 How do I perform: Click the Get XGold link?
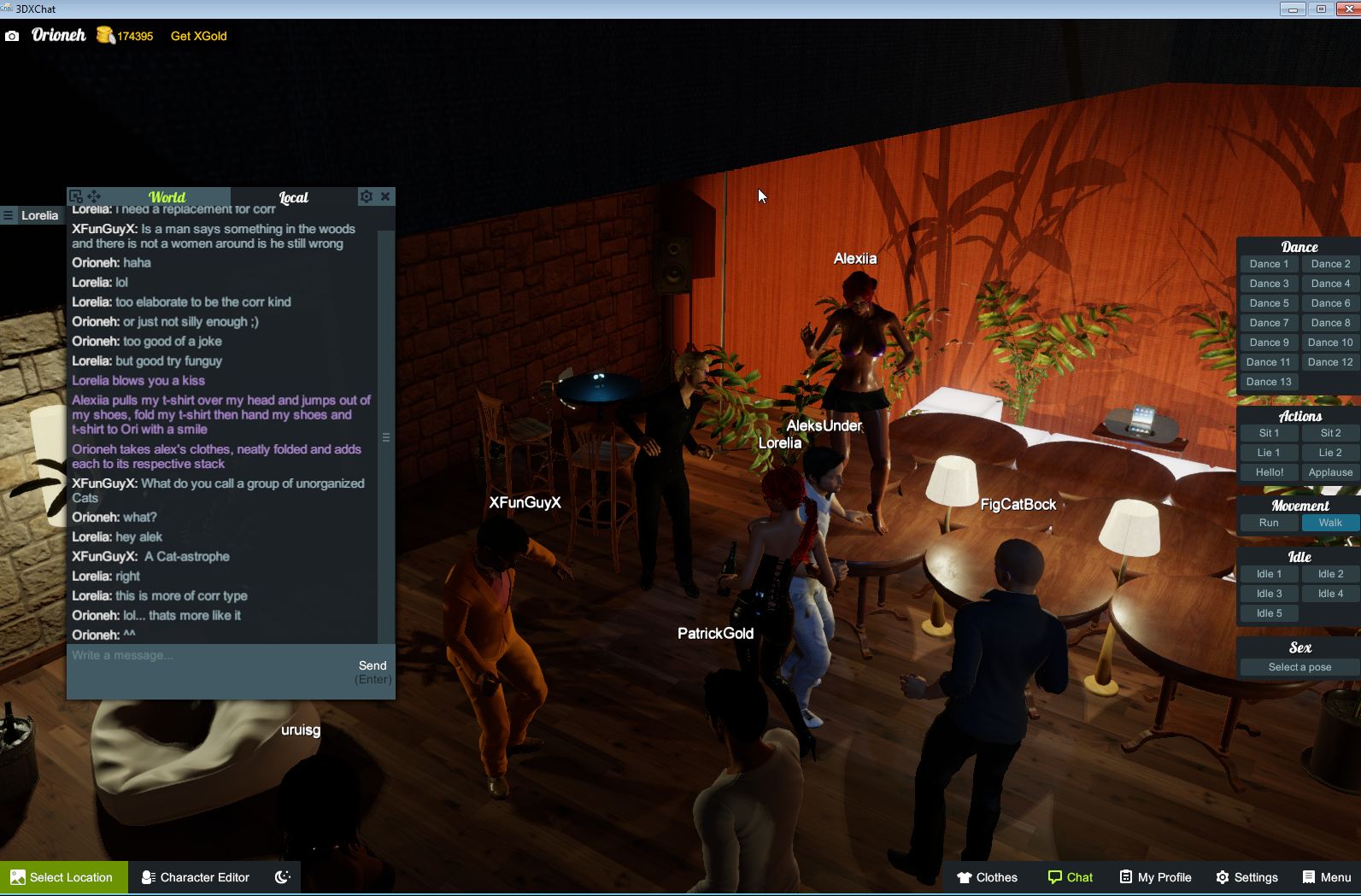pyautogui.click(x=198, y=36)
